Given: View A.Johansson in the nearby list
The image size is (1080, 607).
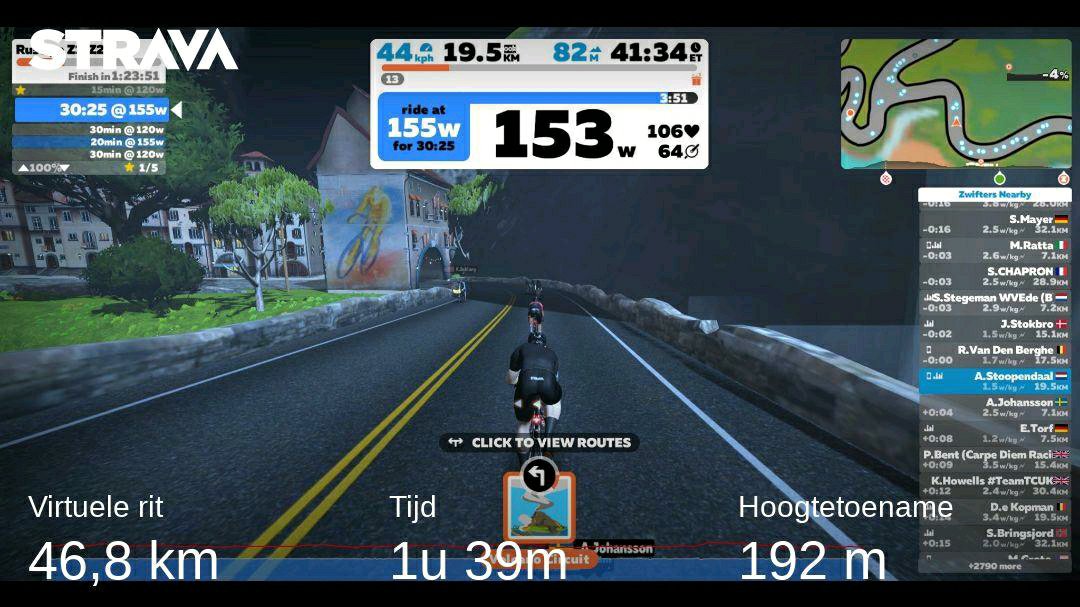Looking at the screenshot, I should (x=994, y=407).
